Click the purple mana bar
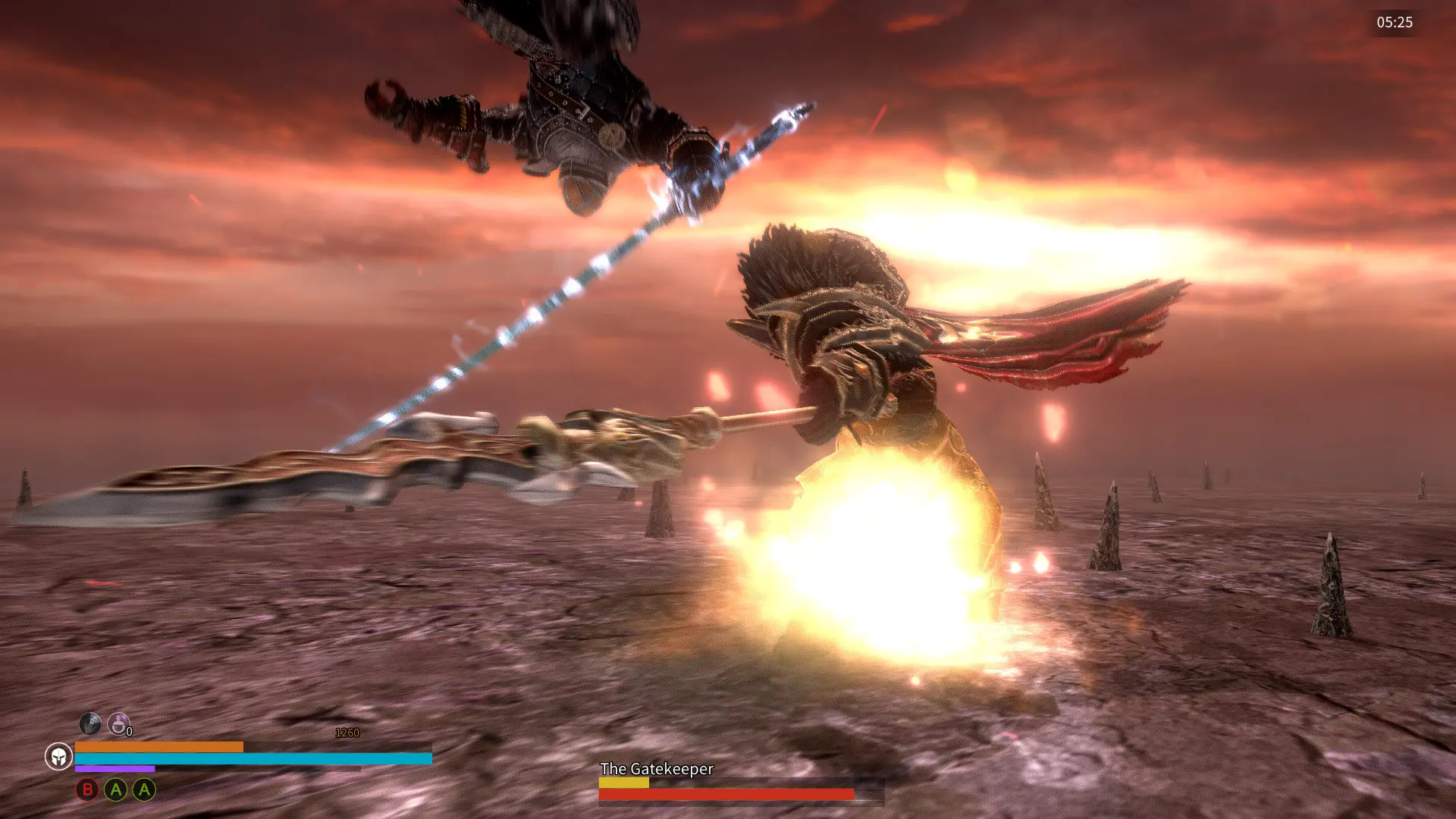 click(x=114, y=767)
